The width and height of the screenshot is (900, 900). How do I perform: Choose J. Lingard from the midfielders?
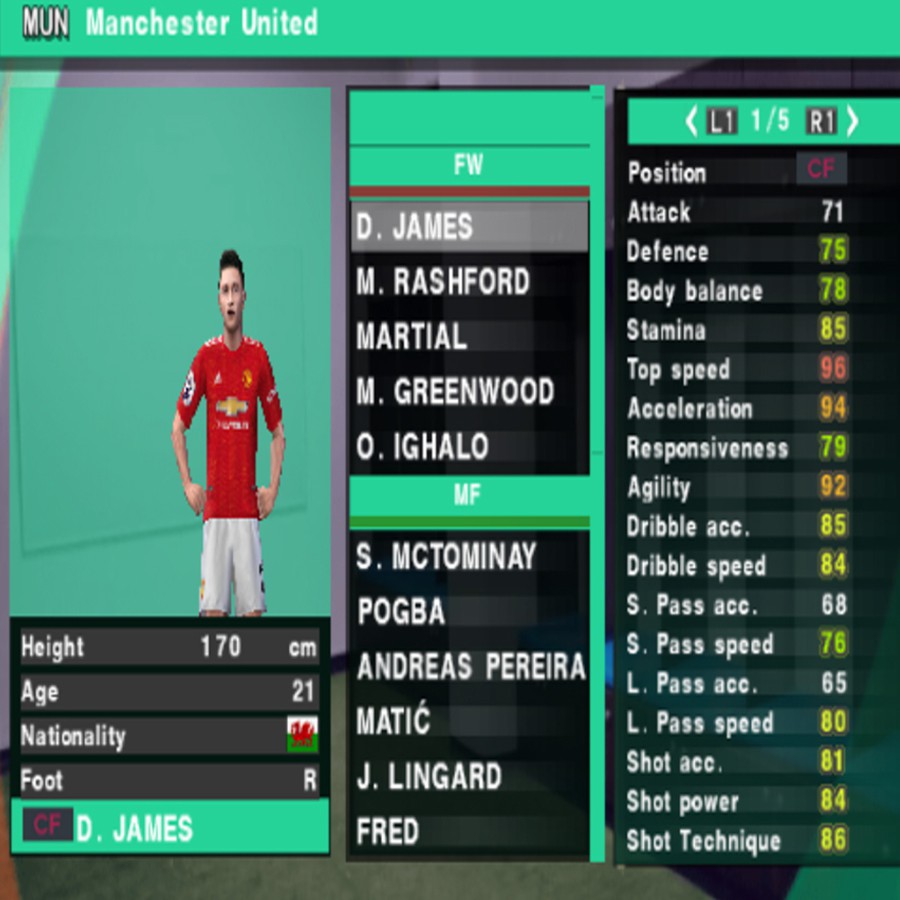tap(467, 776)
